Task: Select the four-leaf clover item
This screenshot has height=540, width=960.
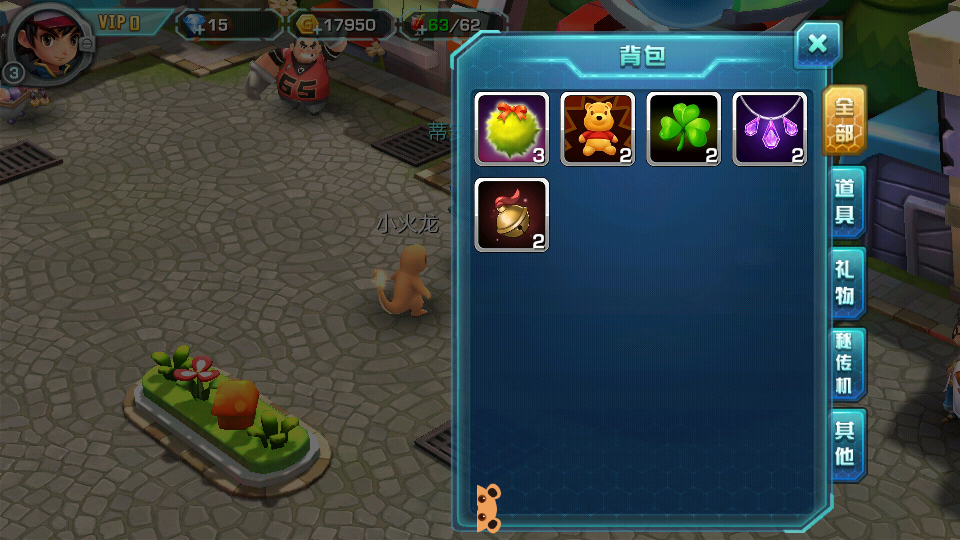Action: [684, 129]
